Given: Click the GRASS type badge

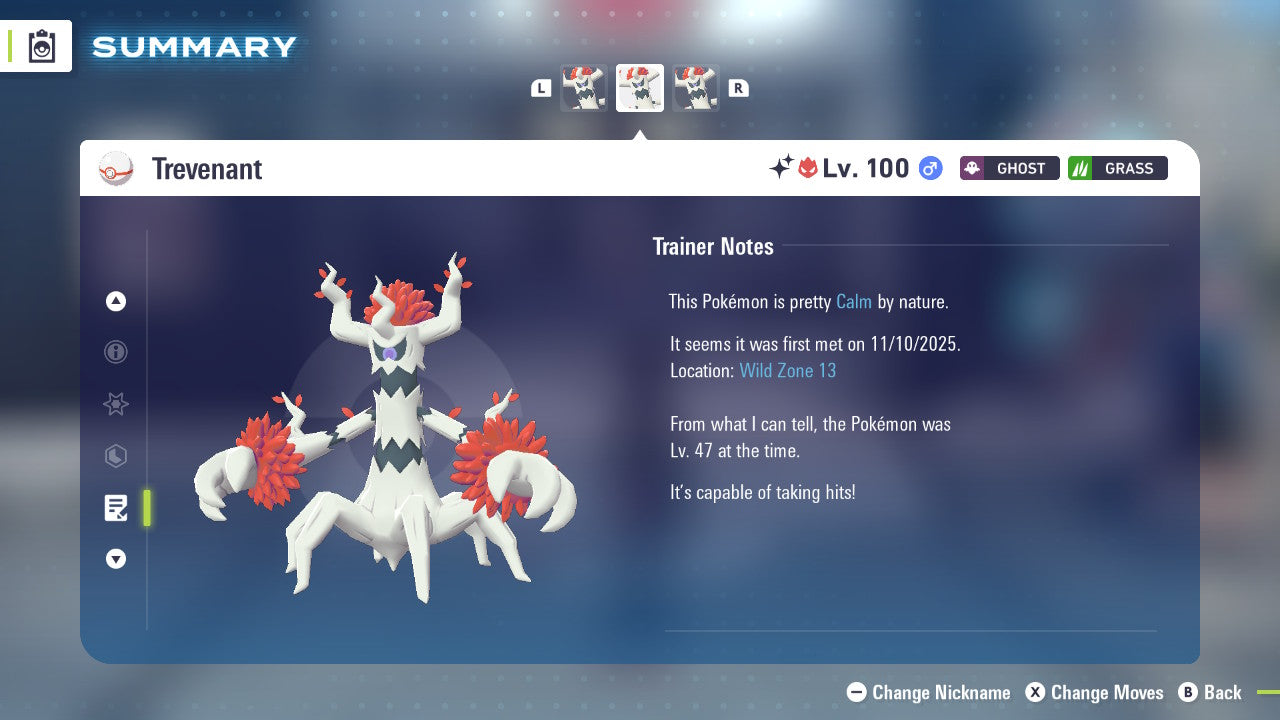Looking at the screenshot, I should click(x=1117, y=168).
